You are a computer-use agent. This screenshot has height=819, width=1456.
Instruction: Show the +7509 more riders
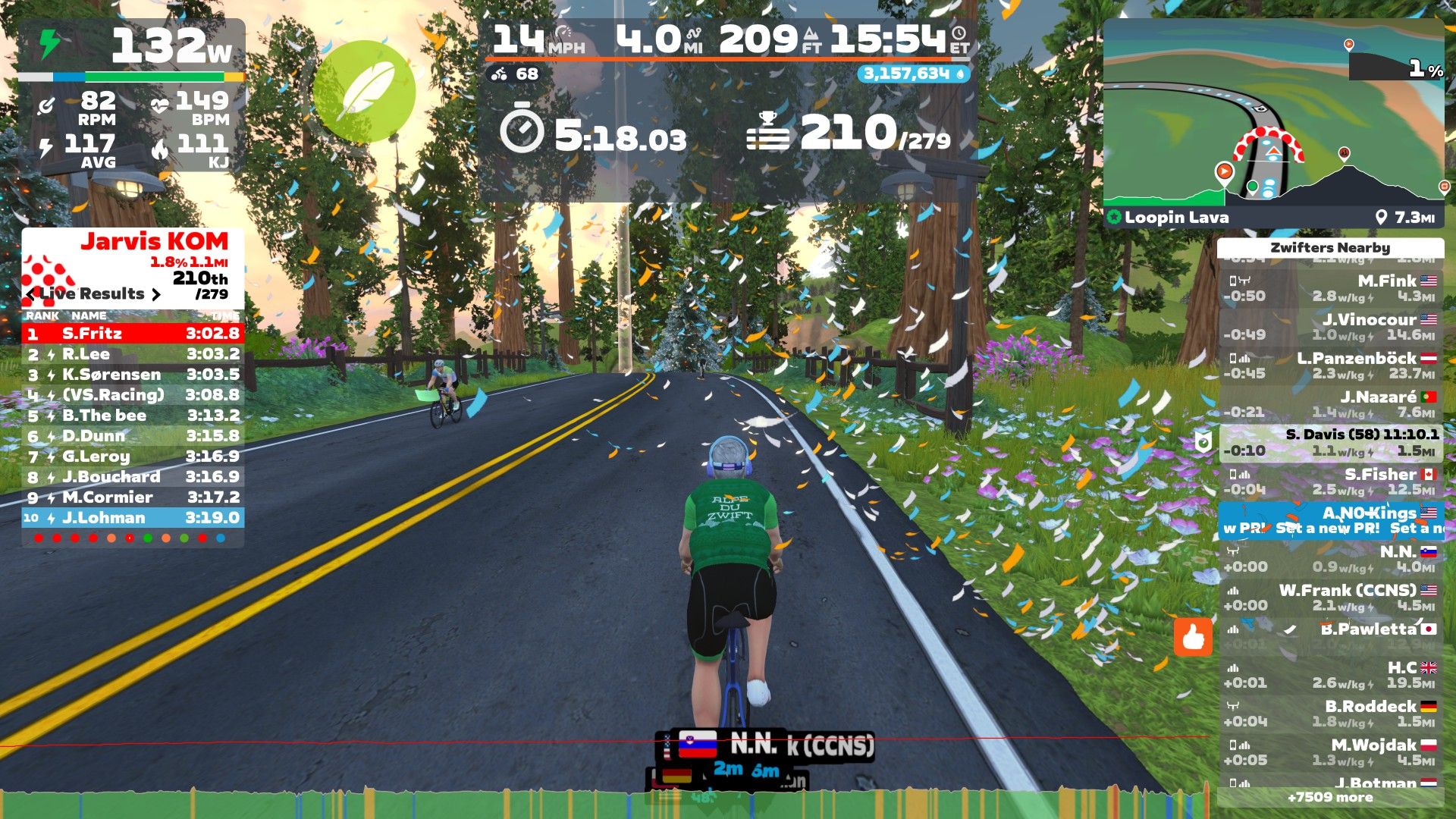tap(1330, 797)
